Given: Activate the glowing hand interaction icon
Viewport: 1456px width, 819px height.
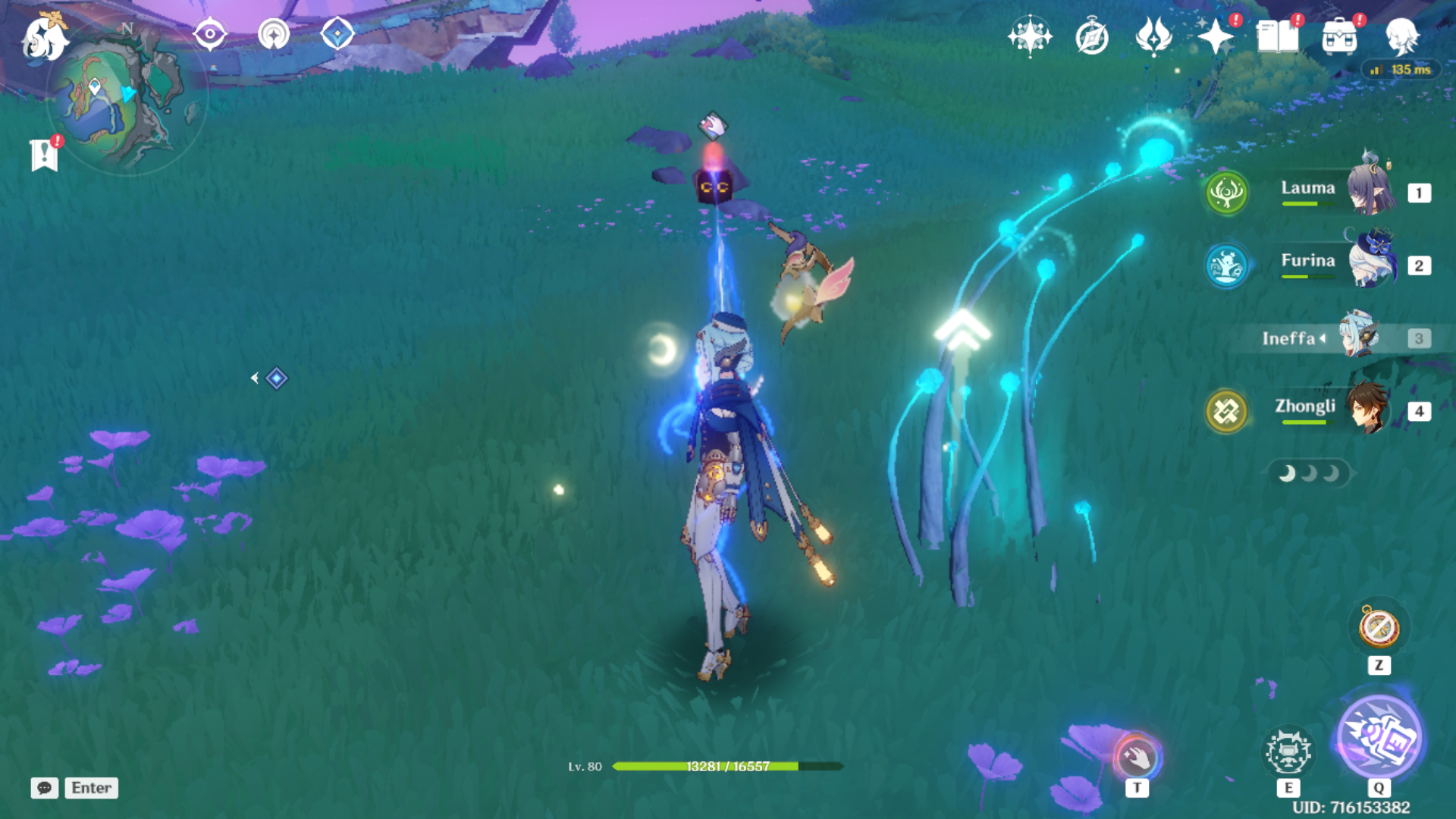Looking at the screenshot, I should coord(1136,757).
